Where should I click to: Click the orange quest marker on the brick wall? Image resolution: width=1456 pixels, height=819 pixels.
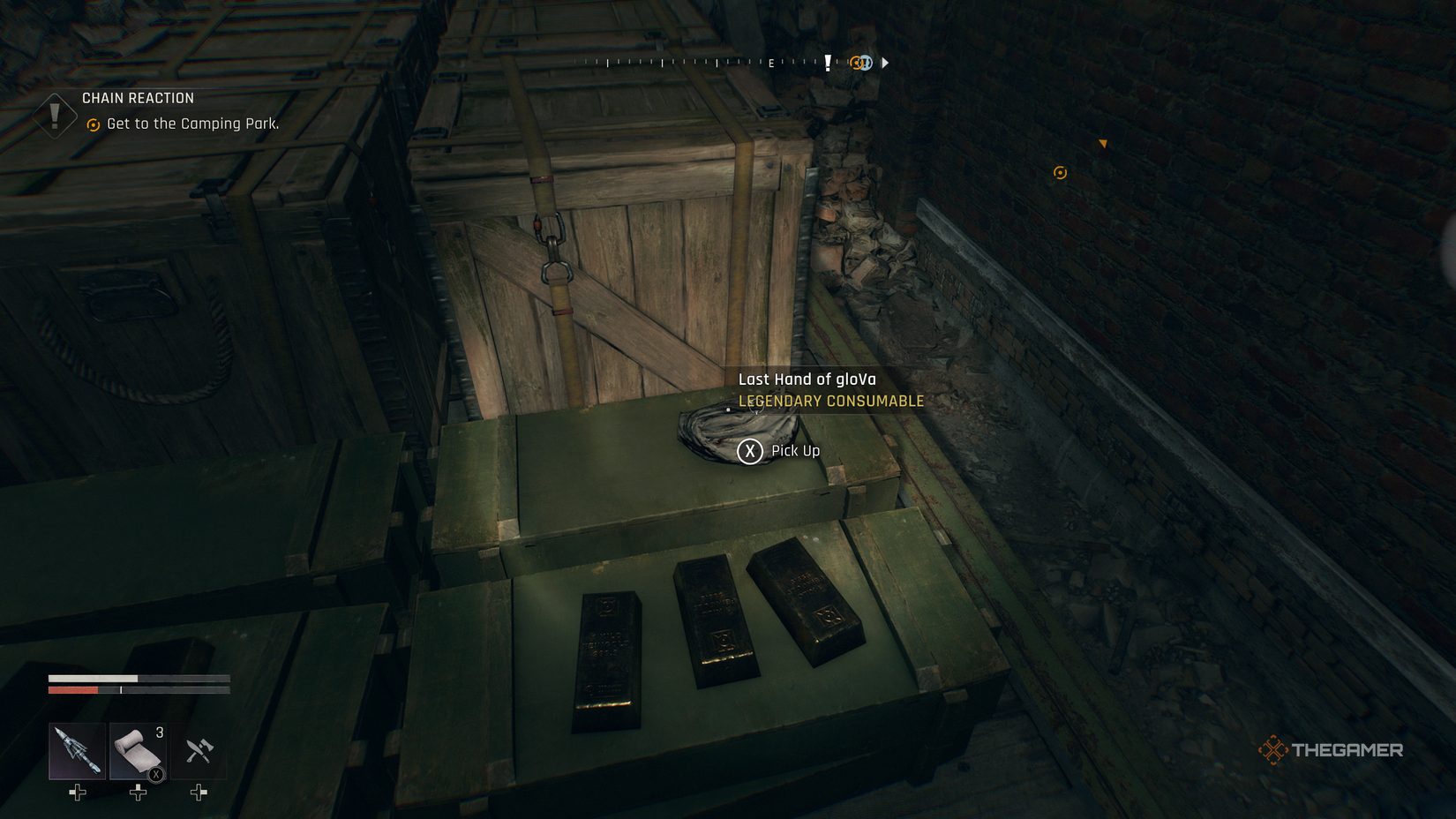(1060, 173)
